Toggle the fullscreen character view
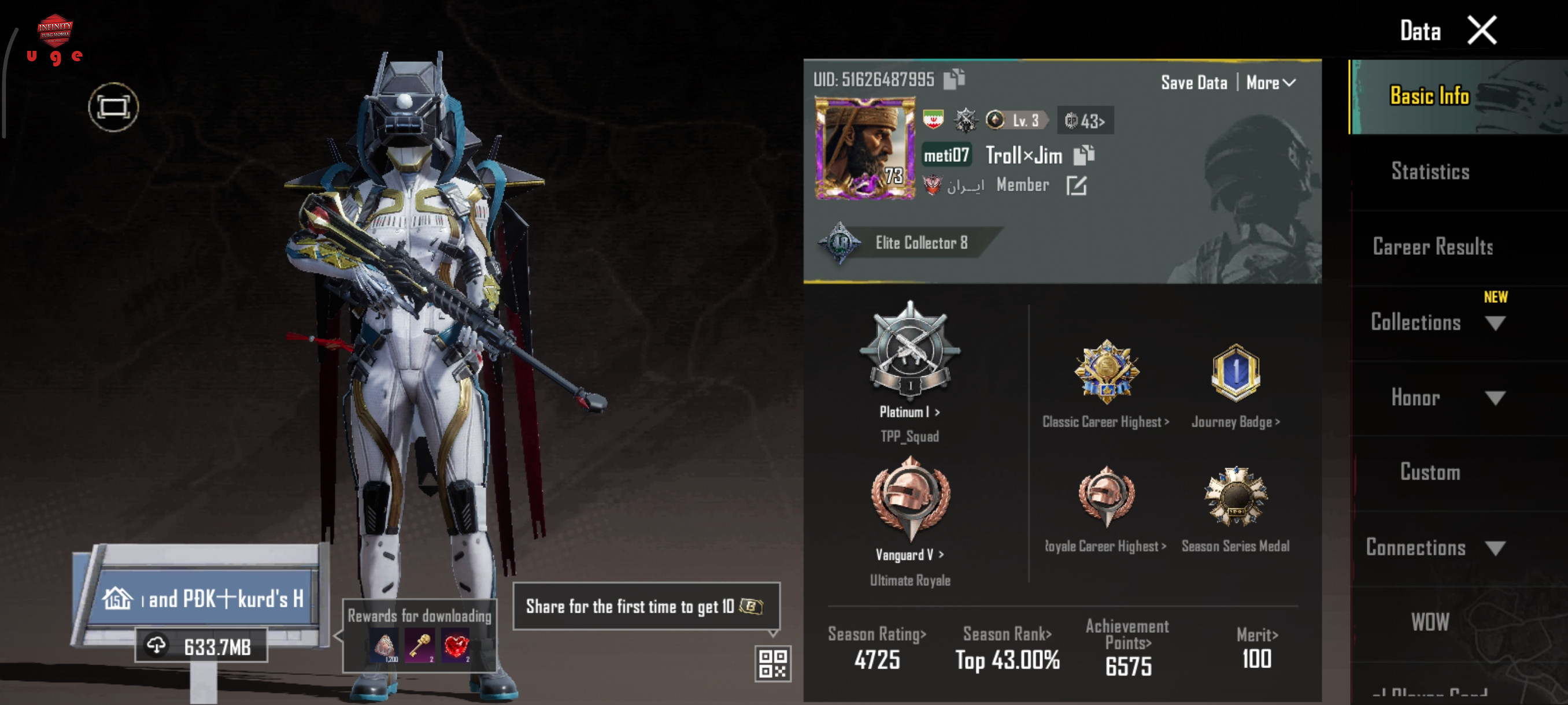The width and height of the screenshot is (1568, 705). click(113, 107)
